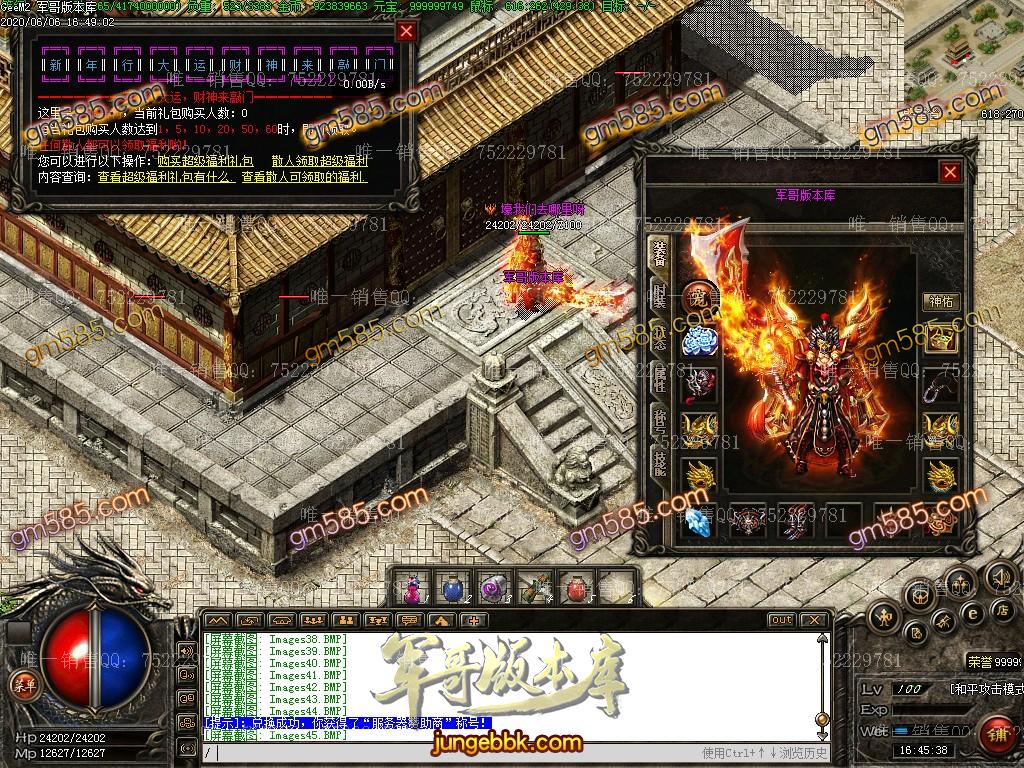The height and width of the screenshot is (768, 1024).
Task: Use the red potion jar in hotbar
Action: (574, 587)
